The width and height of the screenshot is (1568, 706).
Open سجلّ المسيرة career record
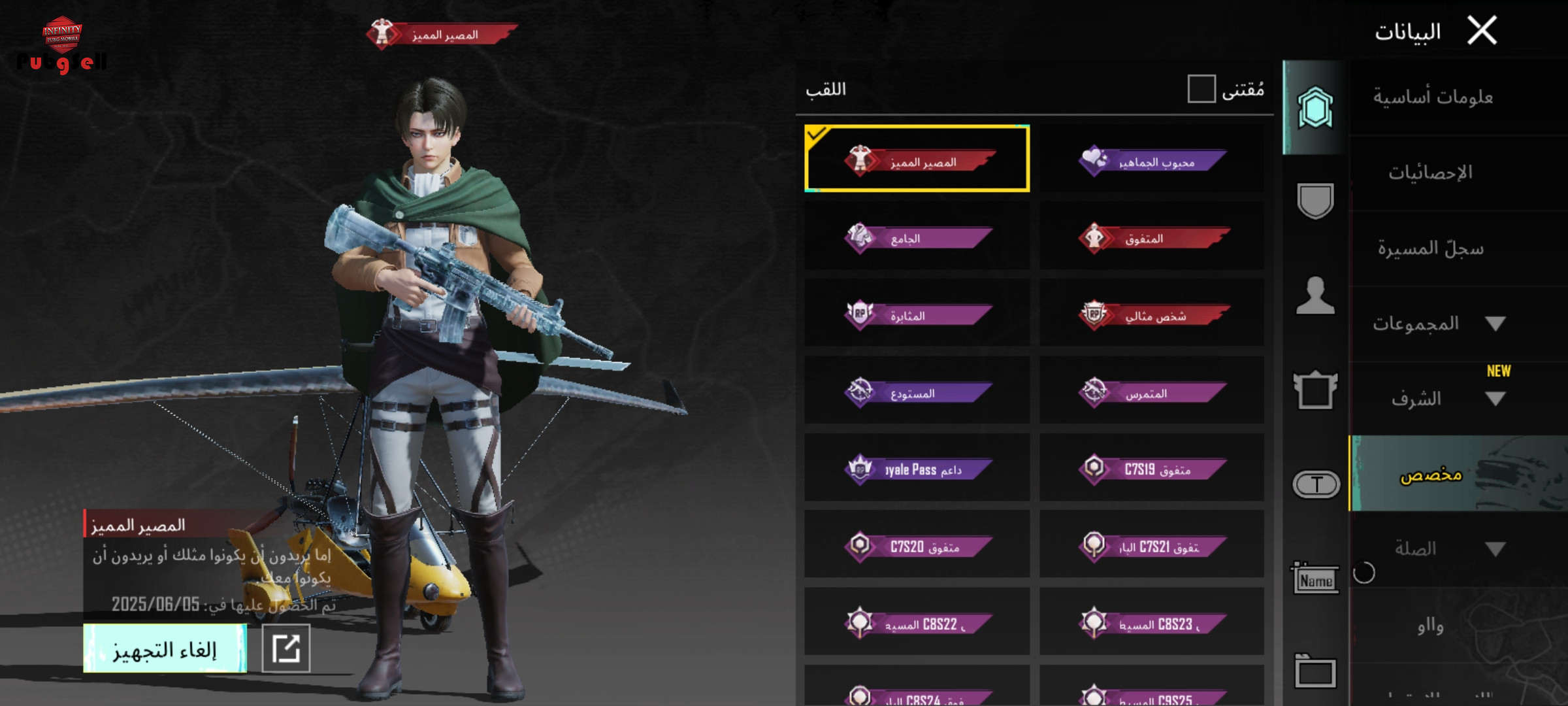(x=1431, y=248)
